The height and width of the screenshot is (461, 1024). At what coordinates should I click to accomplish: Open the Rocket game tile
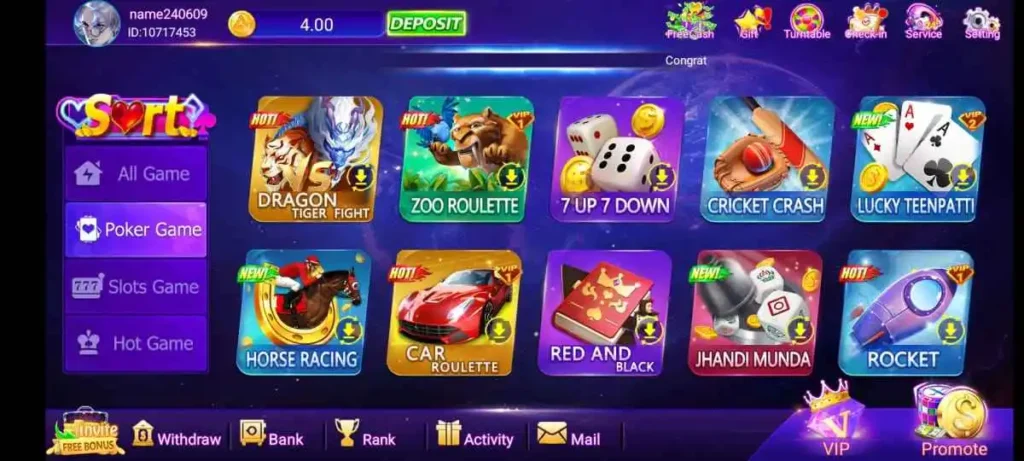[904, 312]
